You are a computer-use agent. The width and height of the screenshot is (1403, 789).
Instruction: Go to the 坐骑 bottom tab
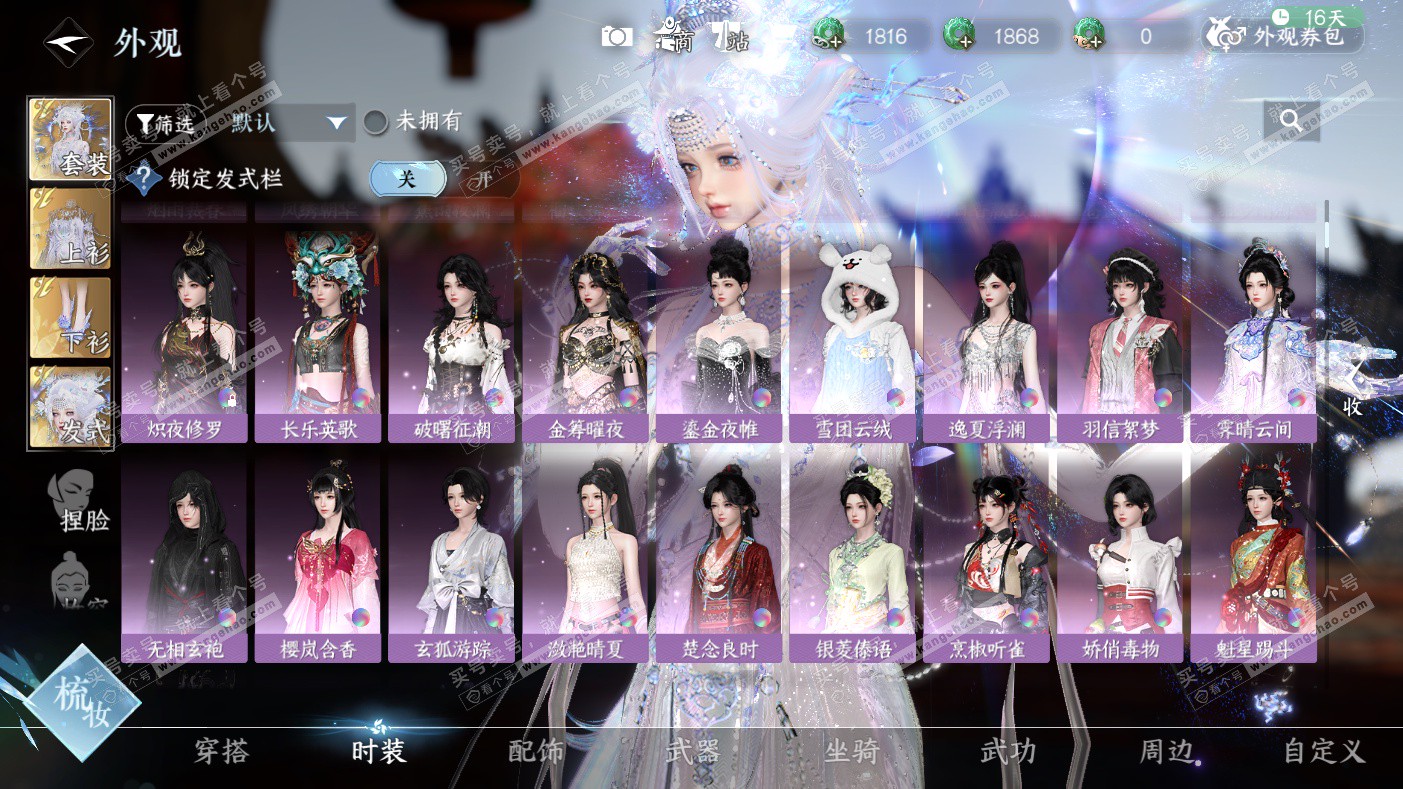click(x=851, y=751)
